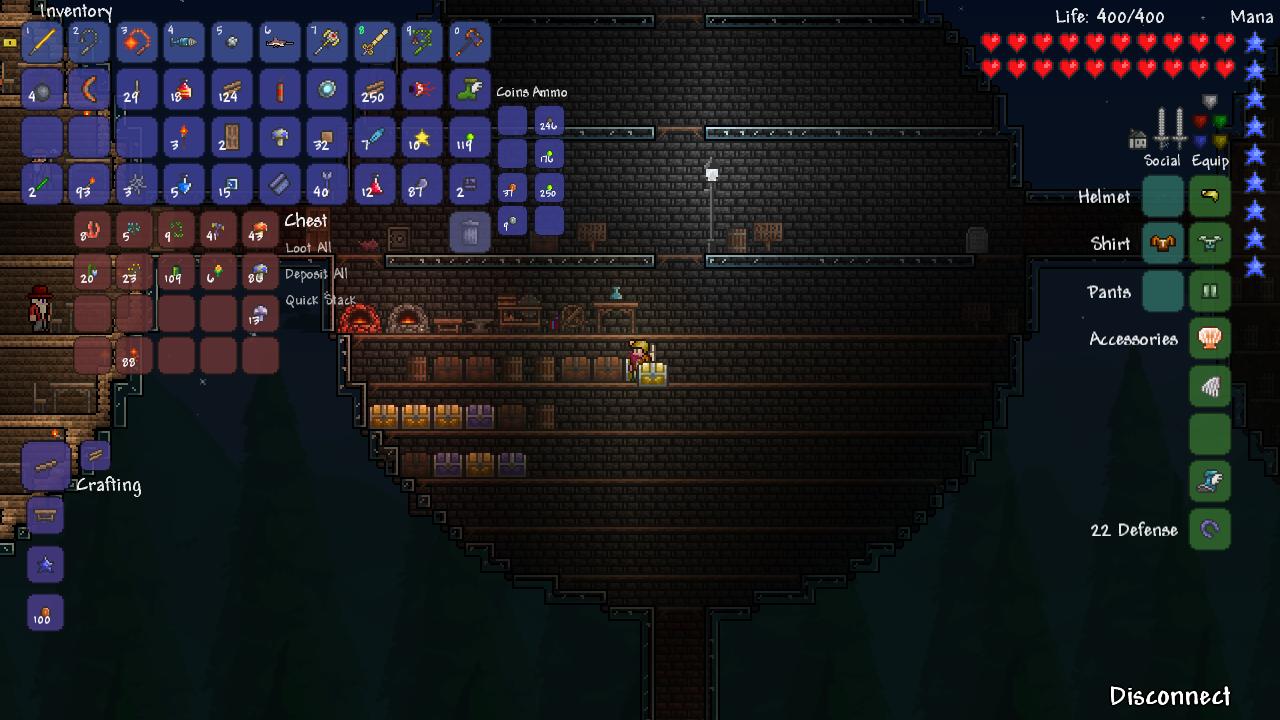Quick Stack items to the chest
The height and width of the screenshot is (720, 1280).
point(320,300)
